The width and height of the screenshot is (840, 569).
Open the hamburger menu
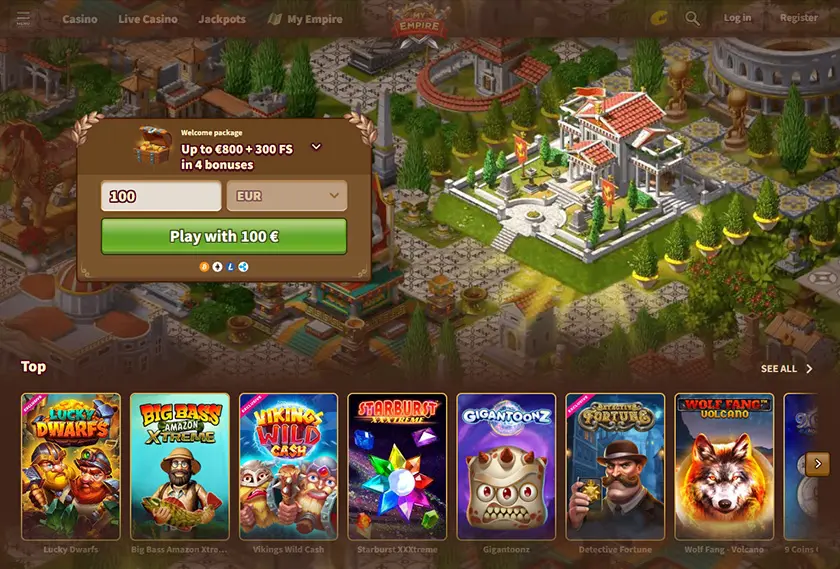point(23,19)
